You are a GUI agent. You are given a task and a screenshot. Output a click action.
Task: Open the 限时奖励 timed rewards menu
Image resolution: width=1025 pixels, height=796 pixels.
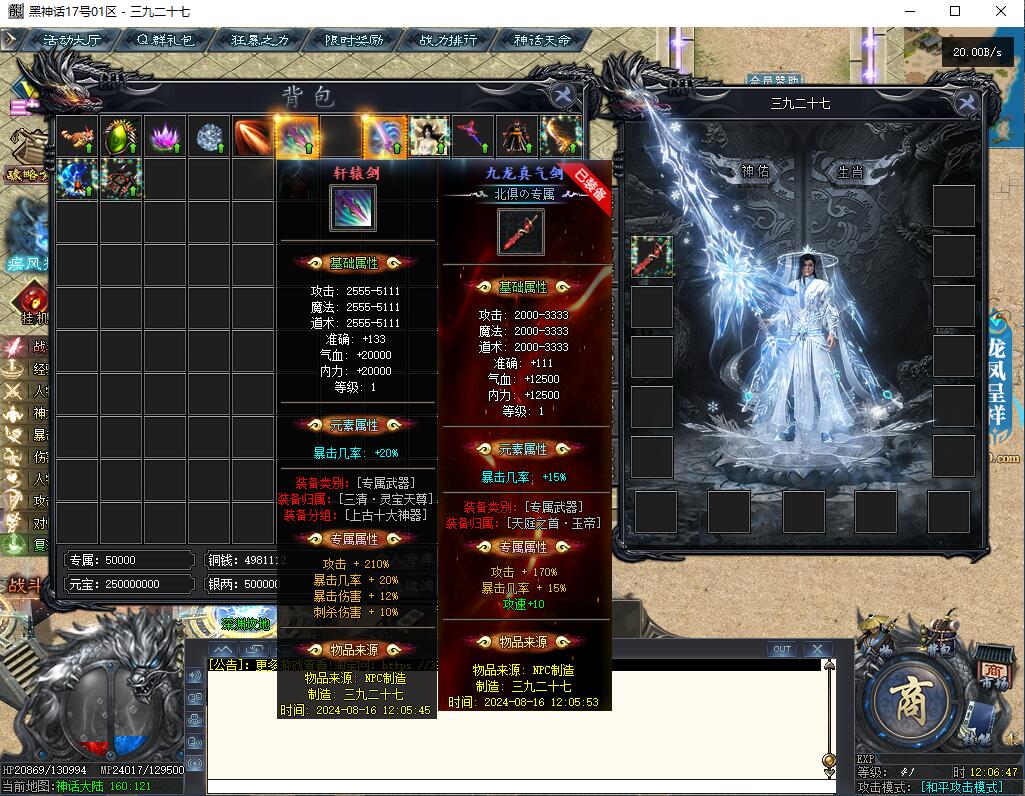tap(354, 41)
